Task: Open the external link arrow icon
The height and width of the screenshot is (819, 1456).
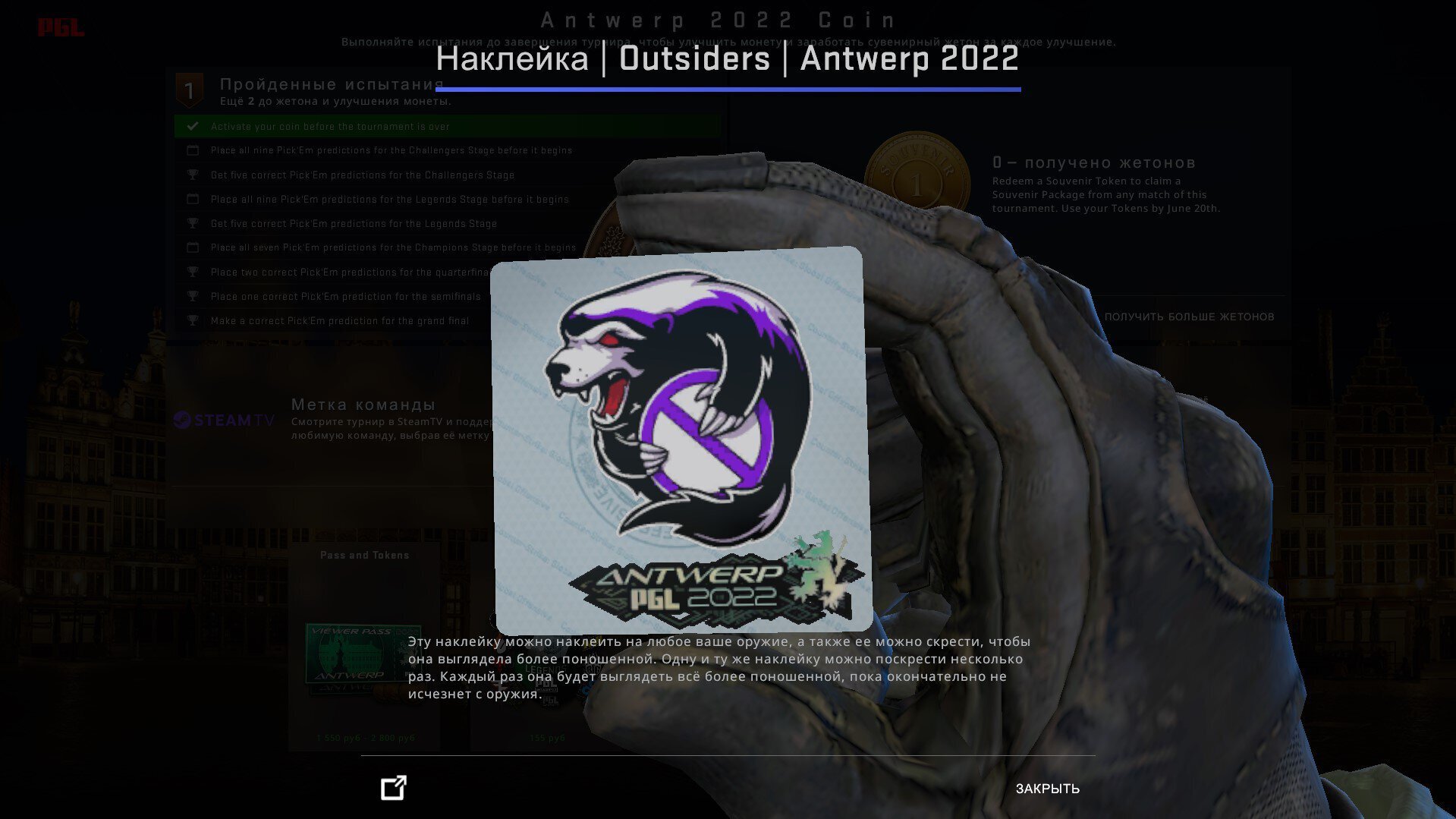Action: click(394, 788)
